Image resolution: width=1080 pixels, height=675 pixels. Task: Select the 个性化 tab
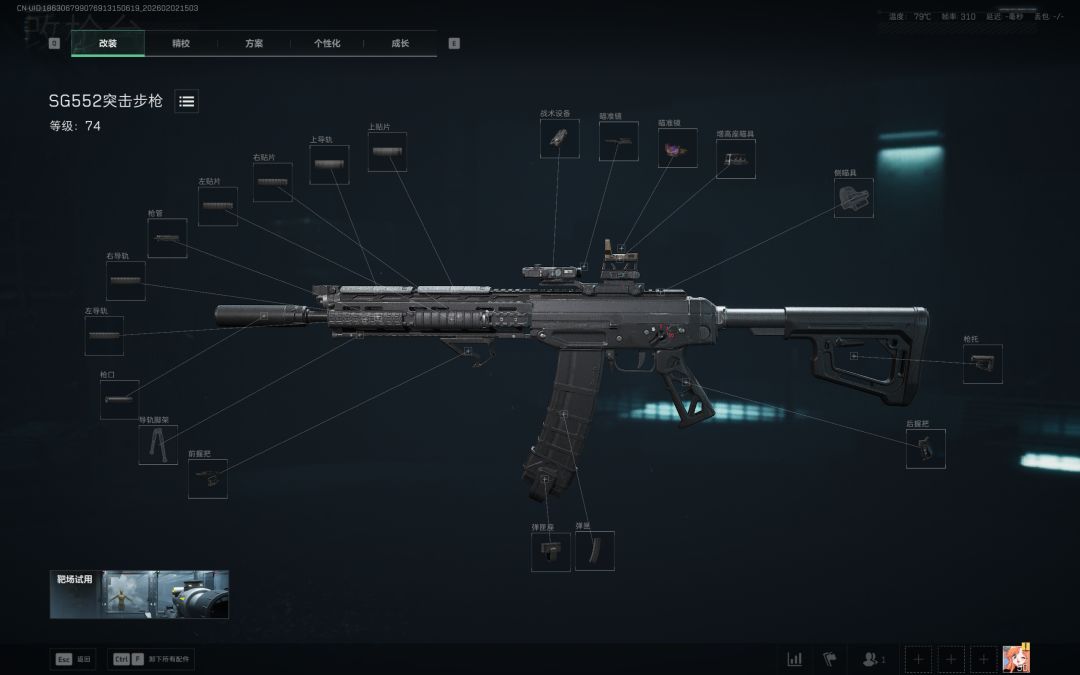pyautogui.click(x=327, y=43)
